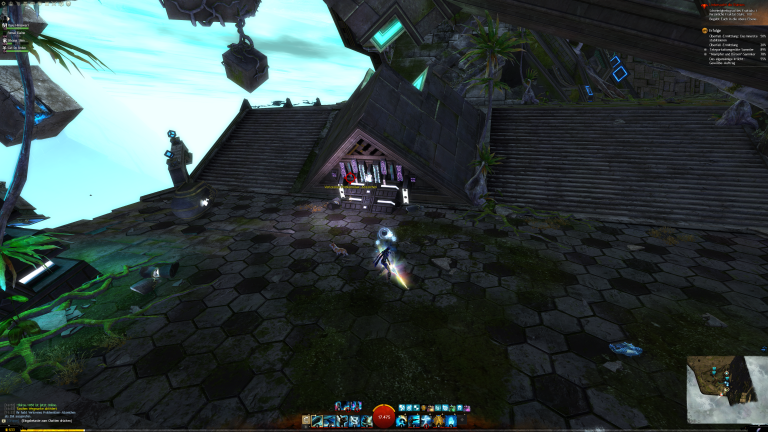The height and width of the screenshot is (432, 768).
Task: Click the red fractal objective title
Action: (x=728, y=4)
